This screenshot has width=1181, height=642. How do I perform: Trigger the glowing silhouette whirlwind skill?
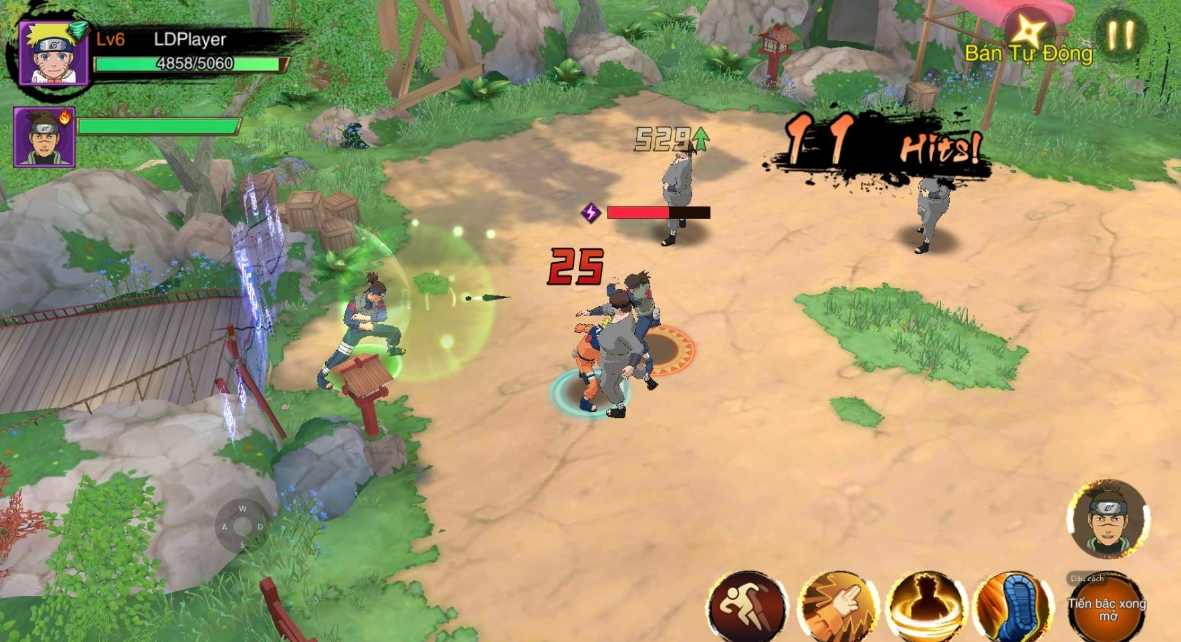925,607
